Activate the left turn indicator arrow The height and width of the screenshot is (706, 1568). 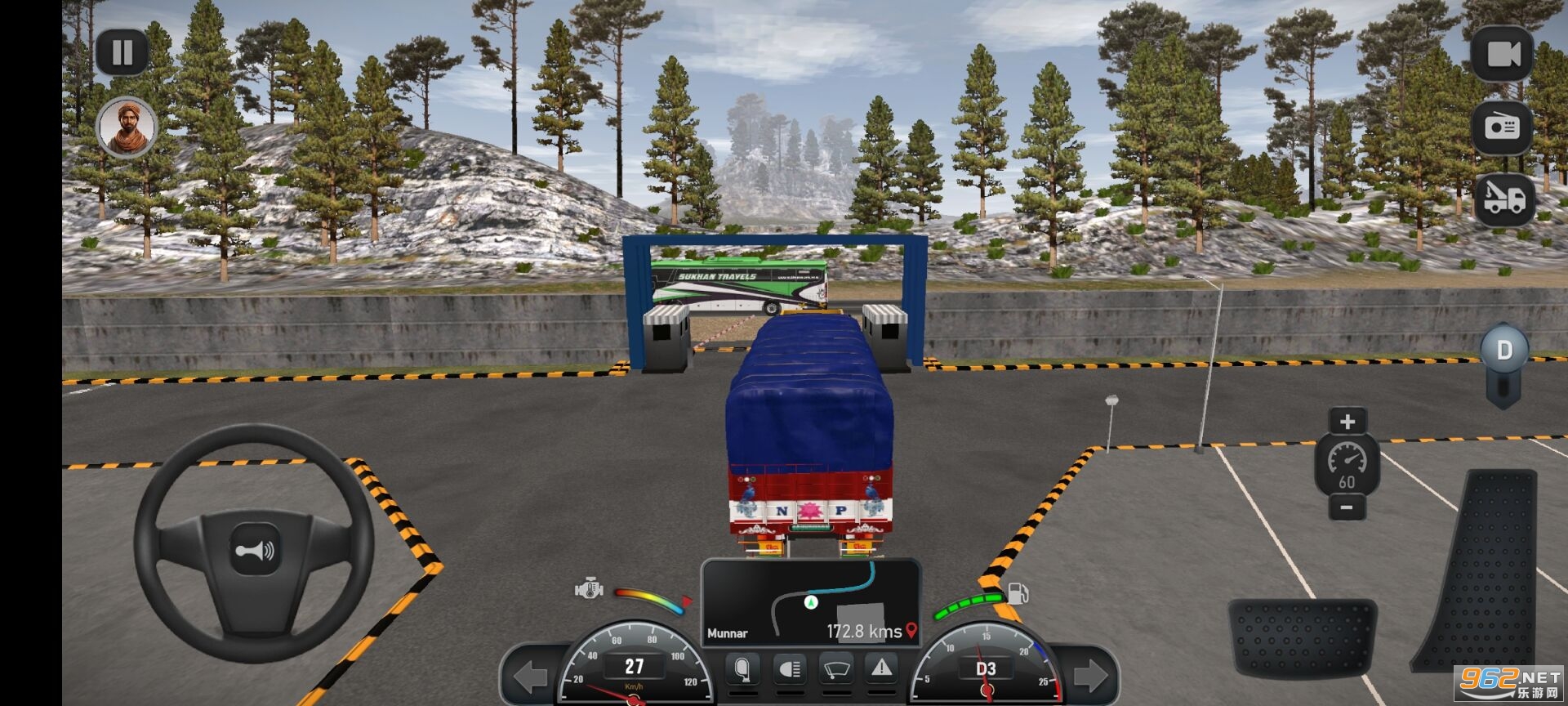531,677
